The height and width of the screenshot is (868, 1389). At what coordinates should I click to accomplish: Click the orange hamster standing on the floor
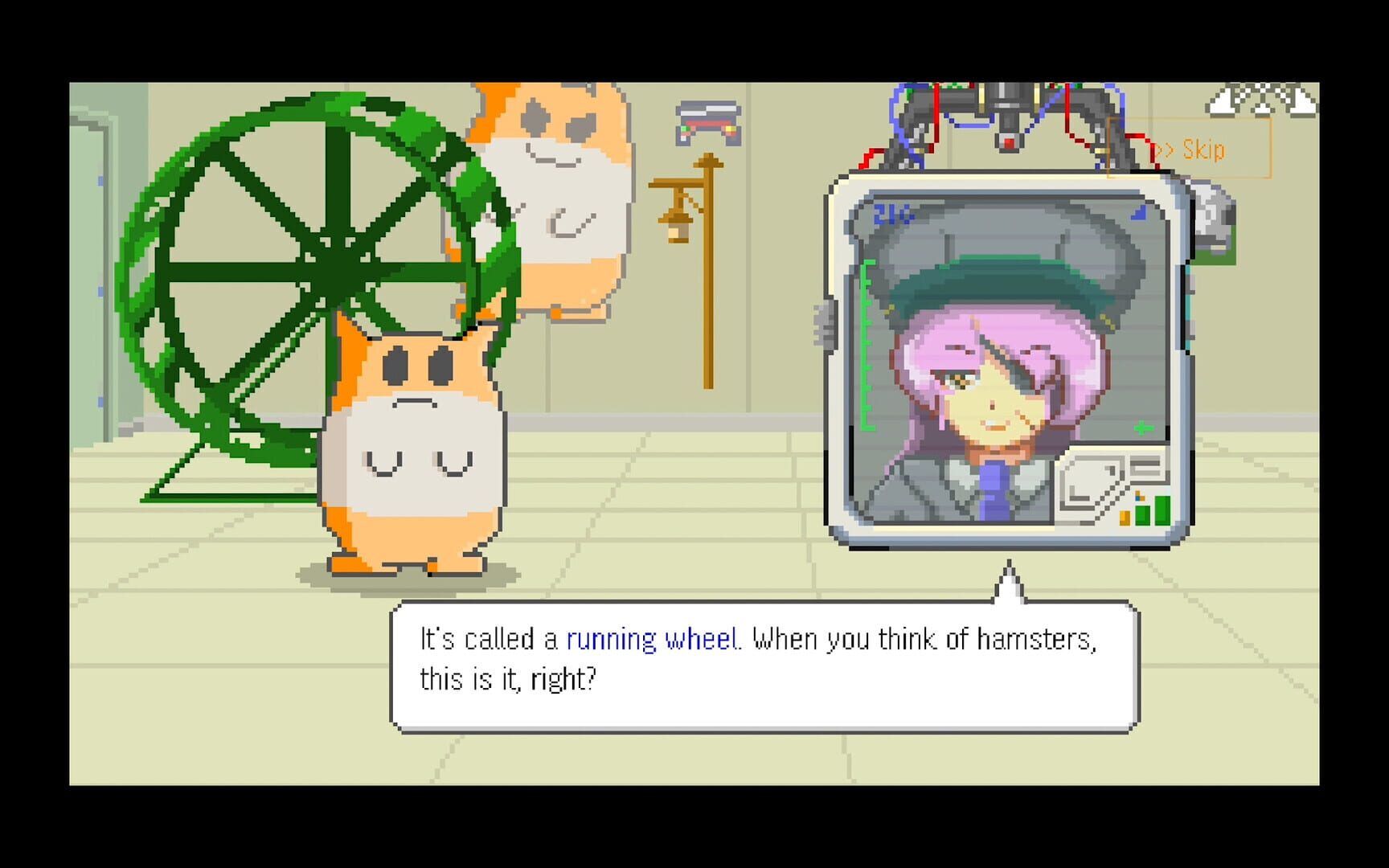coord(414,450)
